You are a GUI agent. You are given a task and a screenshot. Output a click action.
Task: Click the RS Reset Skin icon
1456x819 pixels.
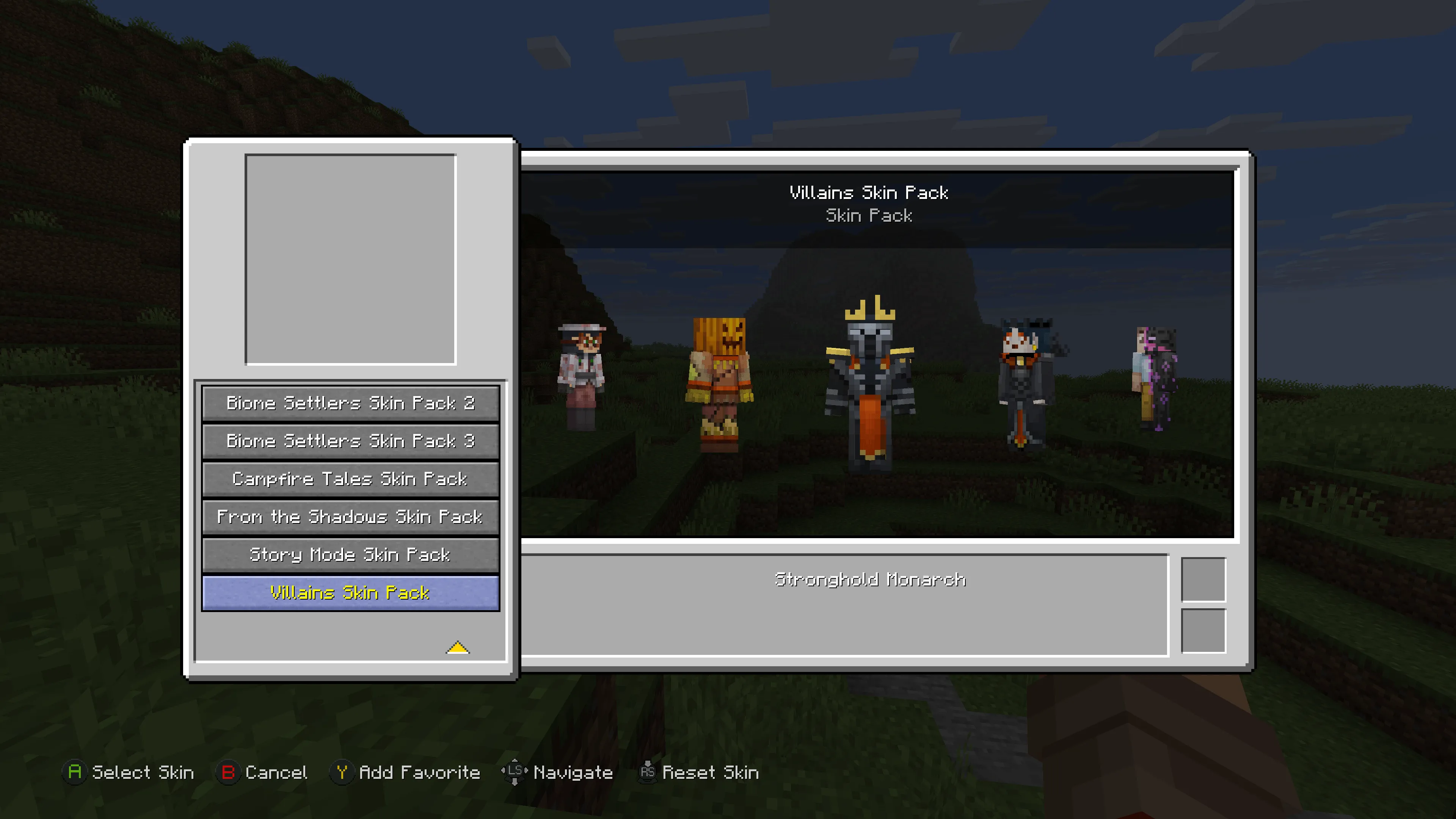(648, 773)
